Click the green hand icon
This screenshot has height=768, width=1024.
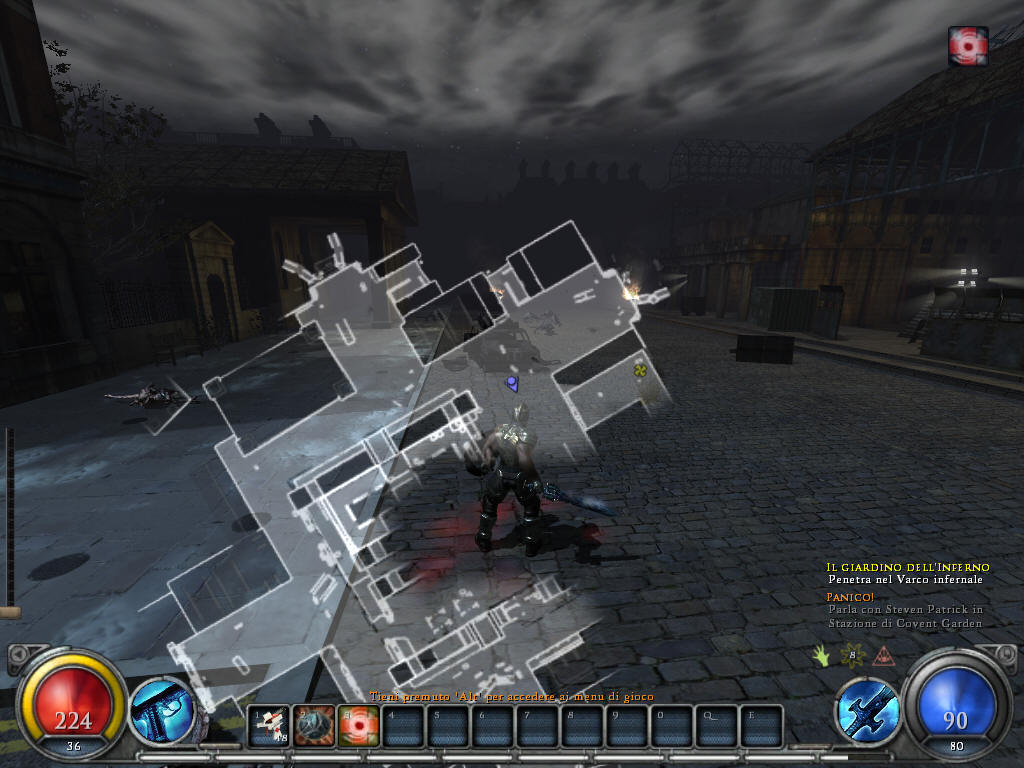[x=821, y=656]
